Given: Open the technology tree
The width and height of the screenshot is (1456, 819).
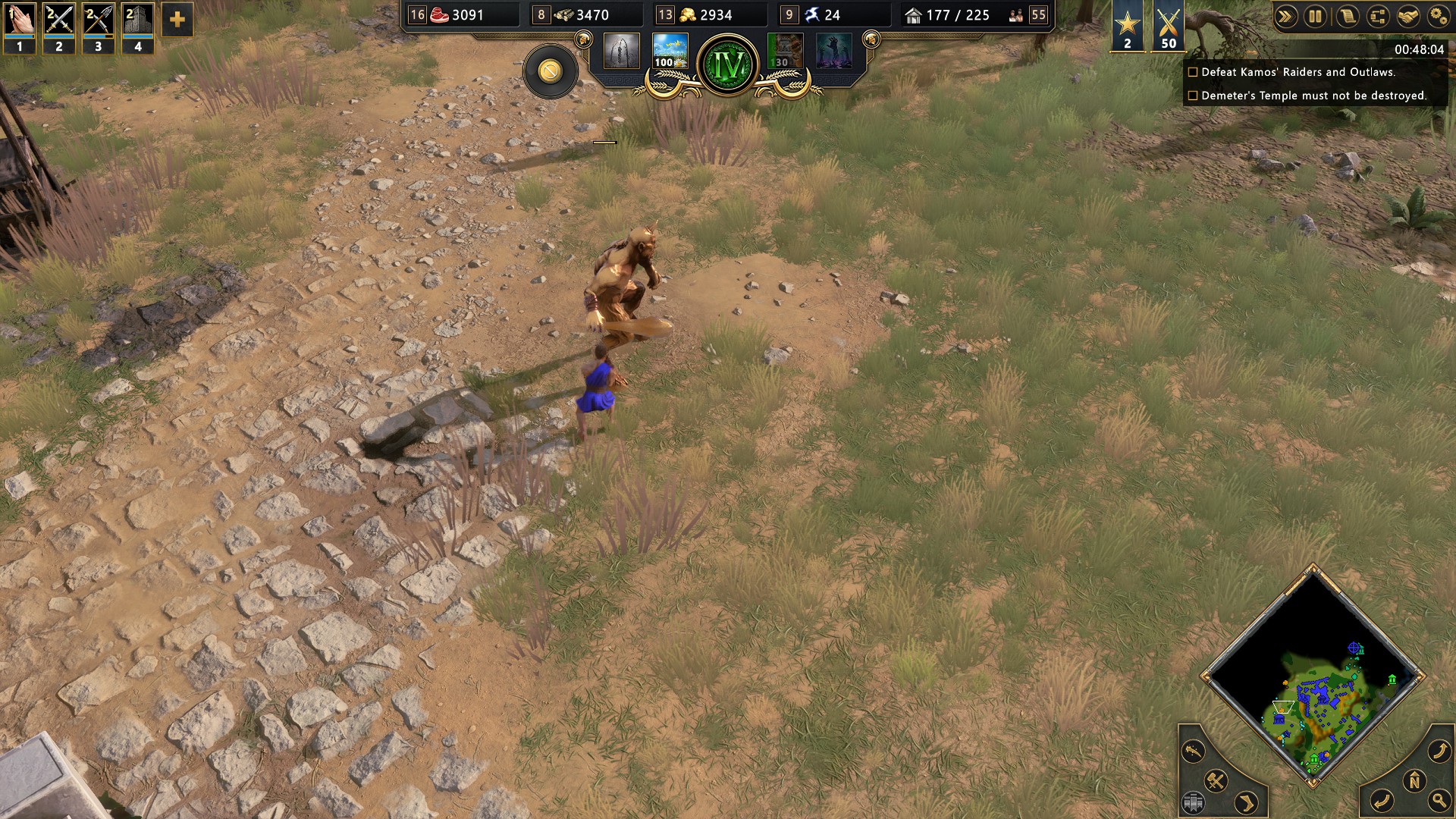Looking at the screenshot, I should click(1378, 17).
